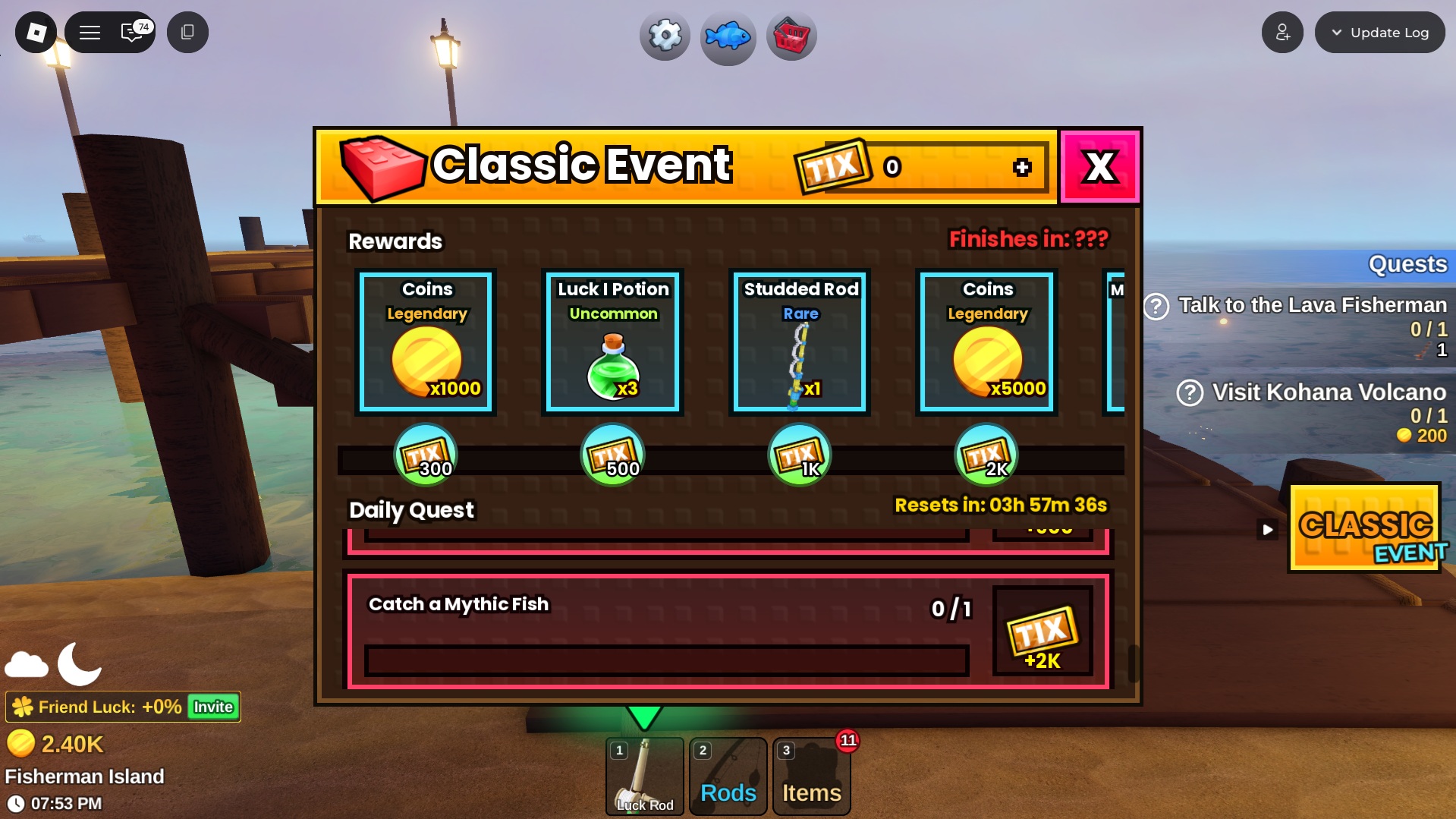Claim the 300 TIX milestone reward
The width and height of the screenshot is (1456, 819).
point(426,453)
